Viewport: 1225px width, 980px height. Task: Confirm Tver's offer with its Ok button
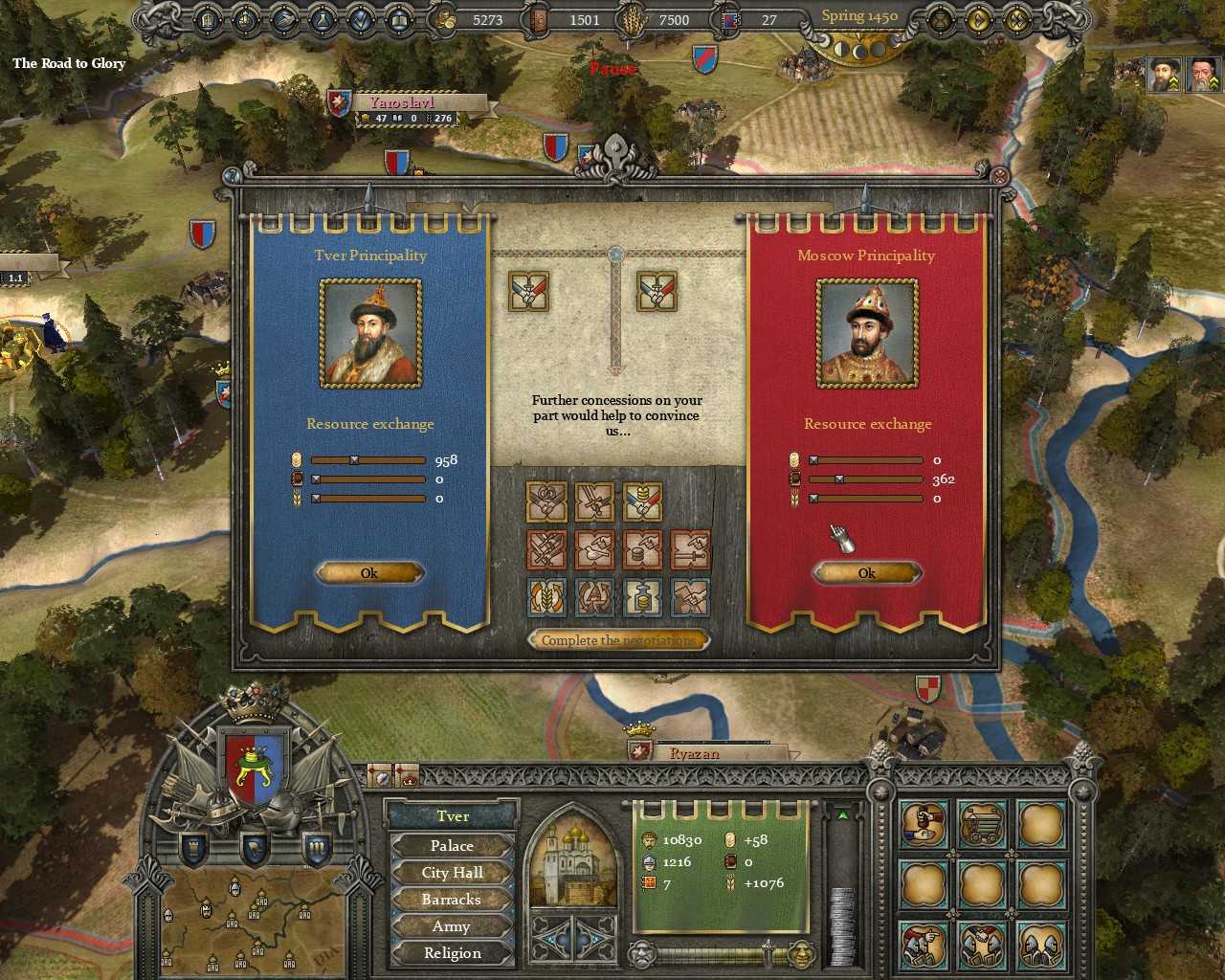pyautogui.click(x=369, y=572)
